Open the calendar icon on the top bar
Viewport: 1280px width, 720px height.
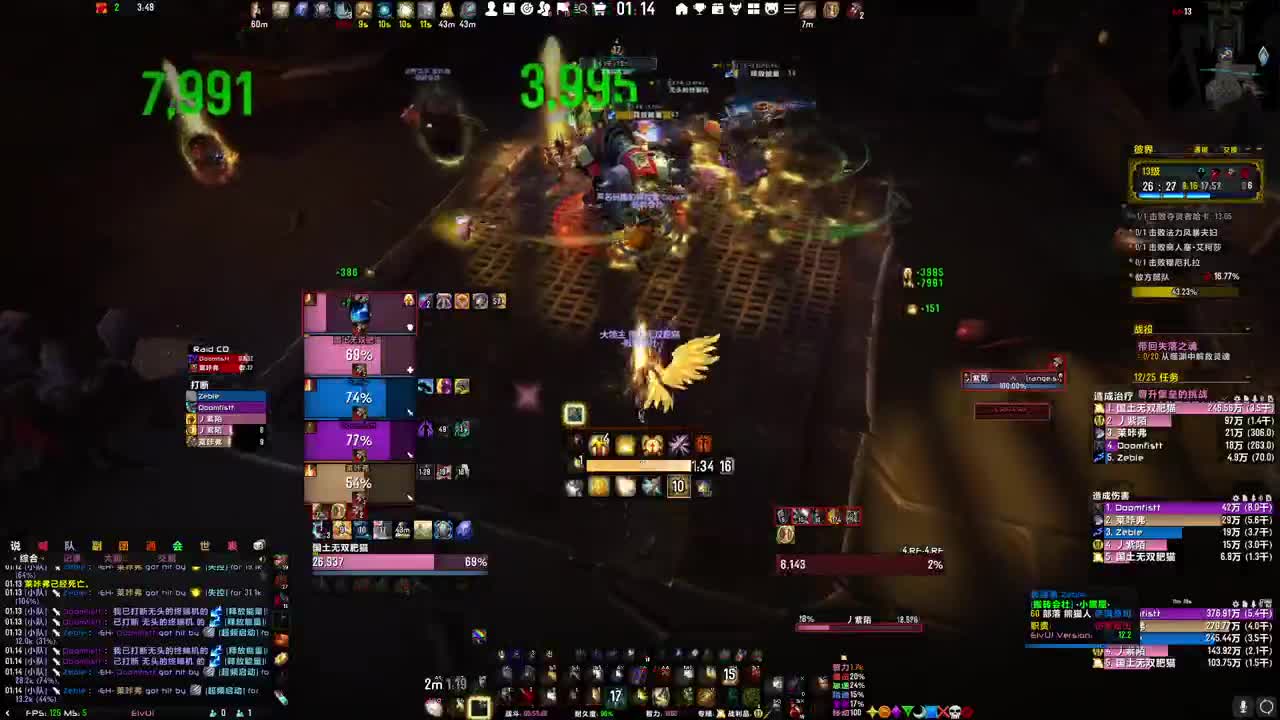[717, 10]
